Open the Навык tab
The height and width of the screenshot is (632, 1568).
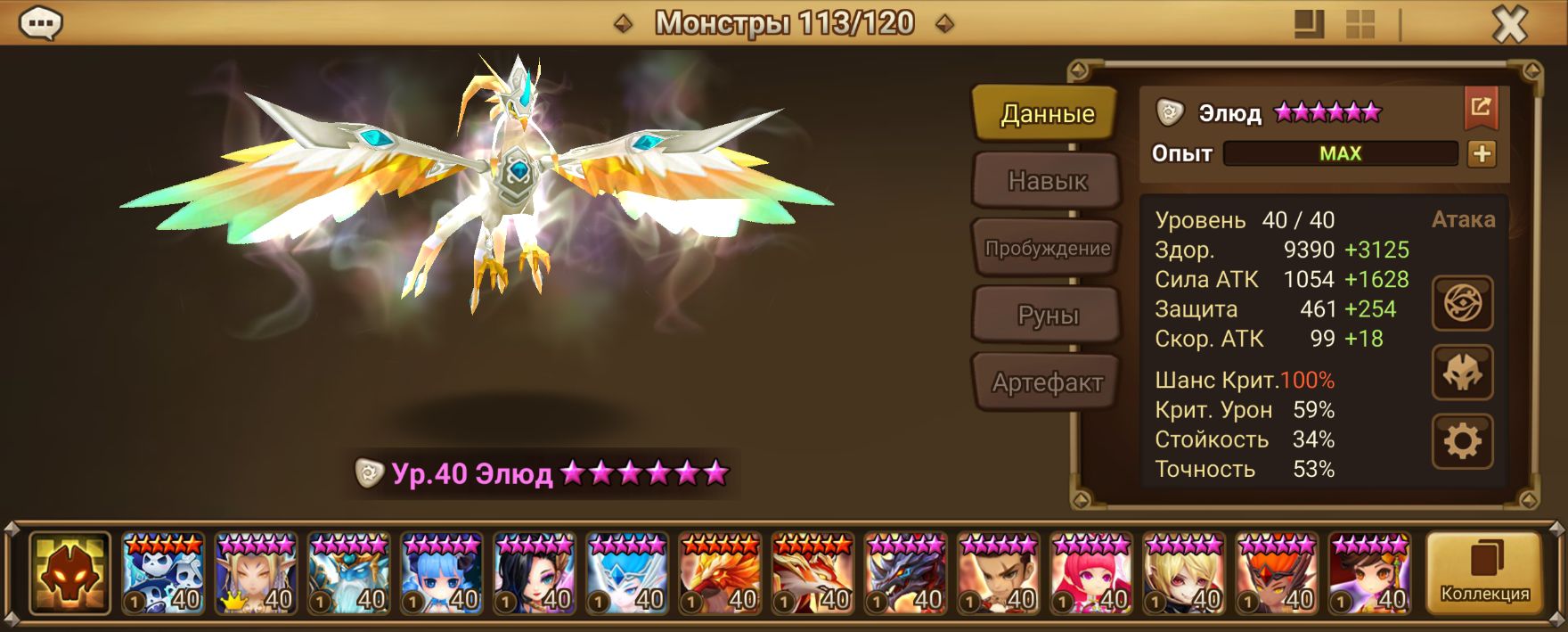(x=1047, y=181)
